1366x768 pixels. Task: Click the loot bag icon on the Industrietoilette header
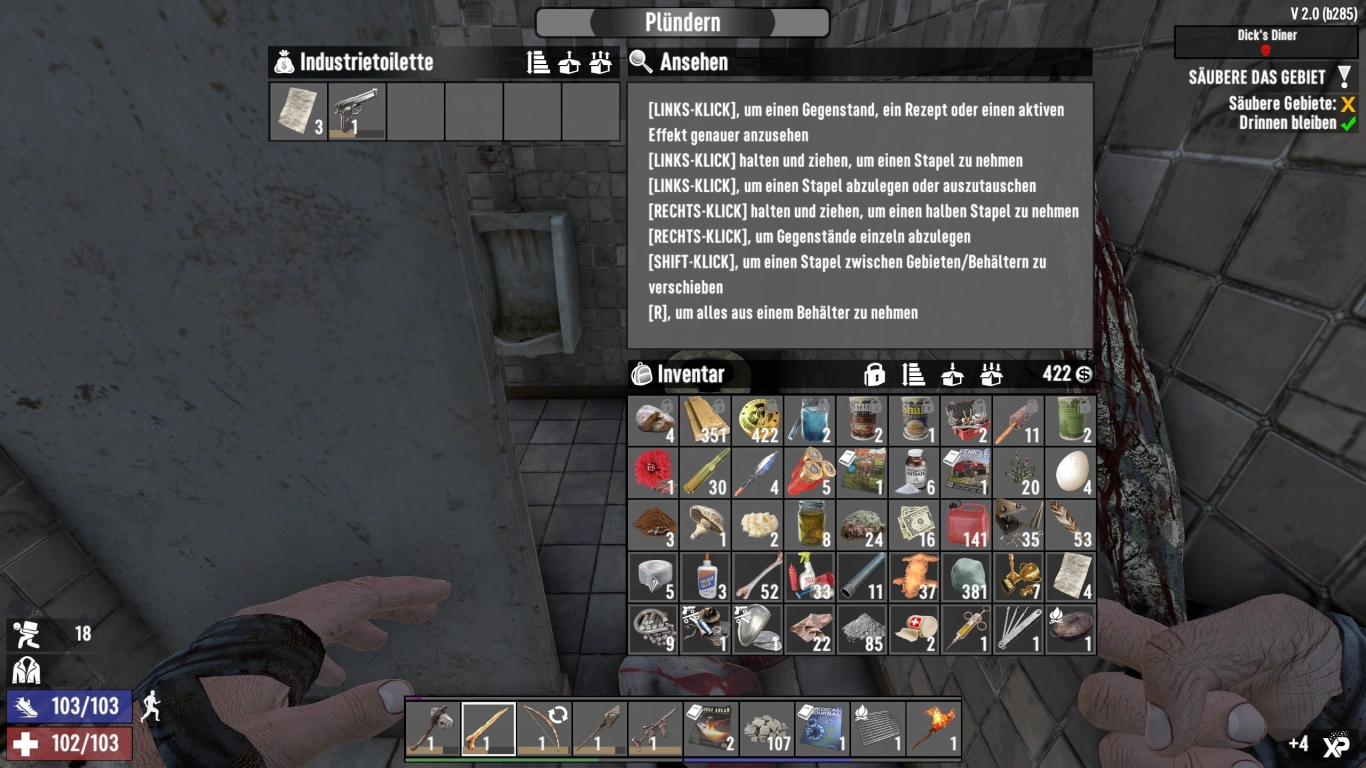[283, 62]
